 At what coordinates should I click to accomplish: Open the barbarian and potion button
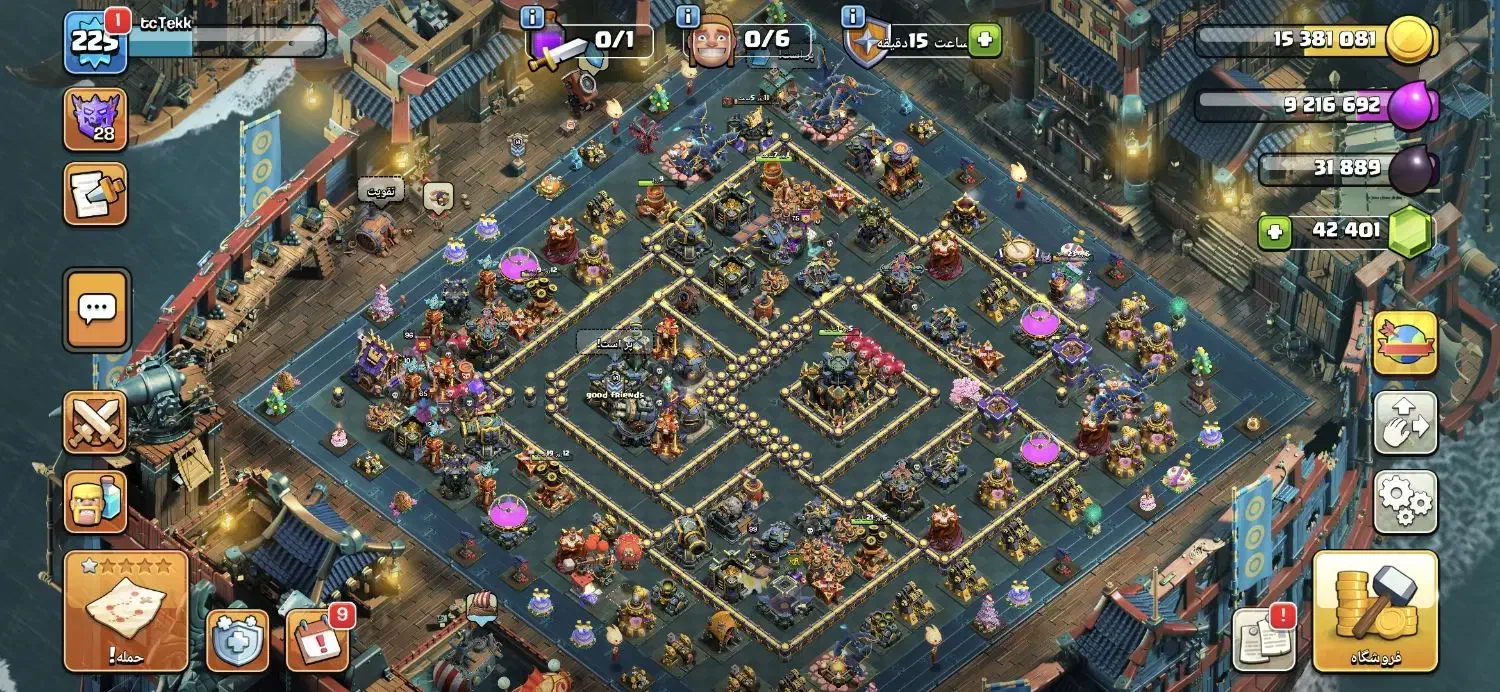tap(95, 502)
